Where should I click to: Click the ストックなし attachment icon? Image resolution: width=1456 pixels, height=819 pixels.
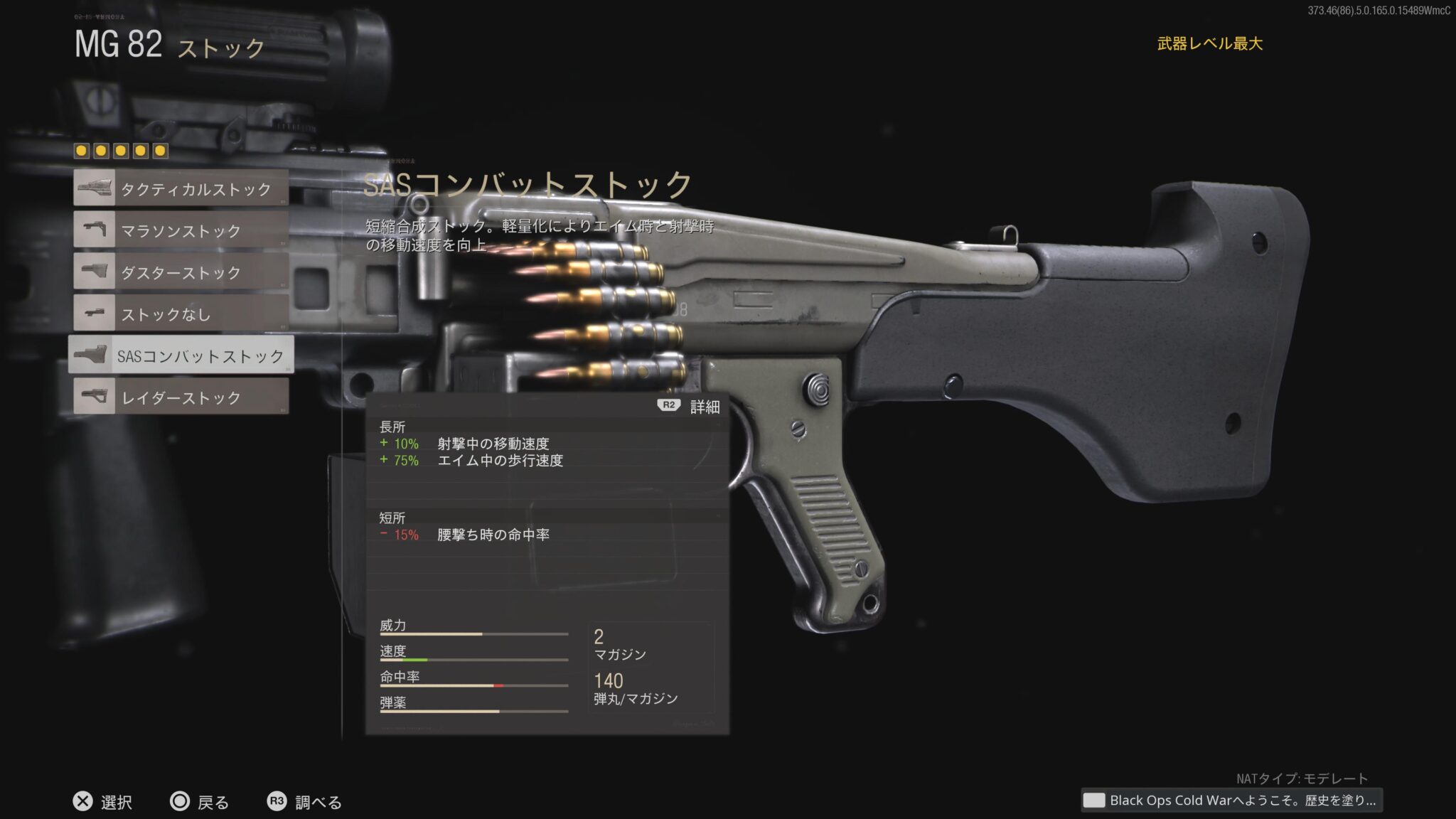(94, 314)
